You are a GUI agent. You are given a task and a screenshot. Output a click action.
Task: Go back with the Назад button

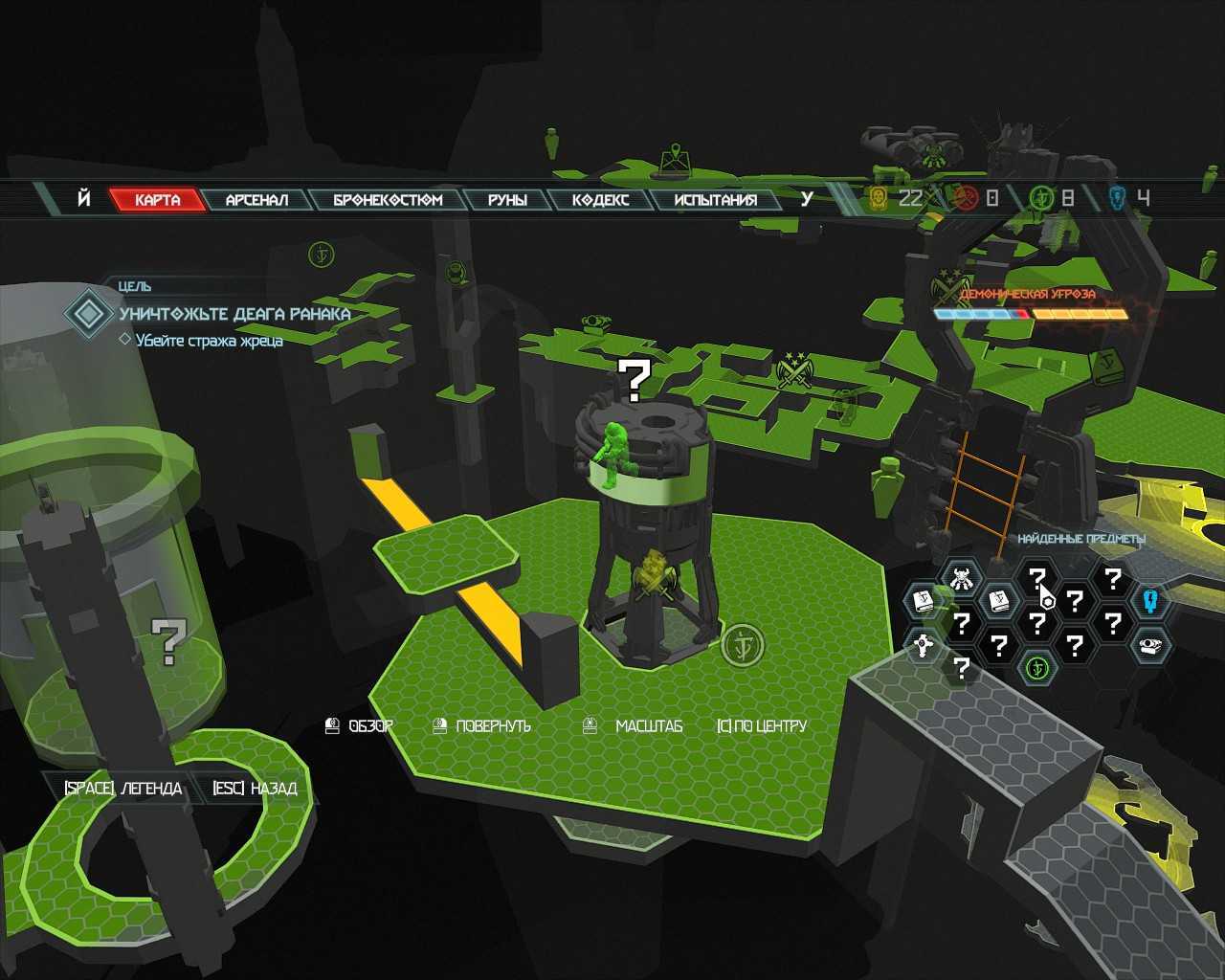tap(255, 789)
